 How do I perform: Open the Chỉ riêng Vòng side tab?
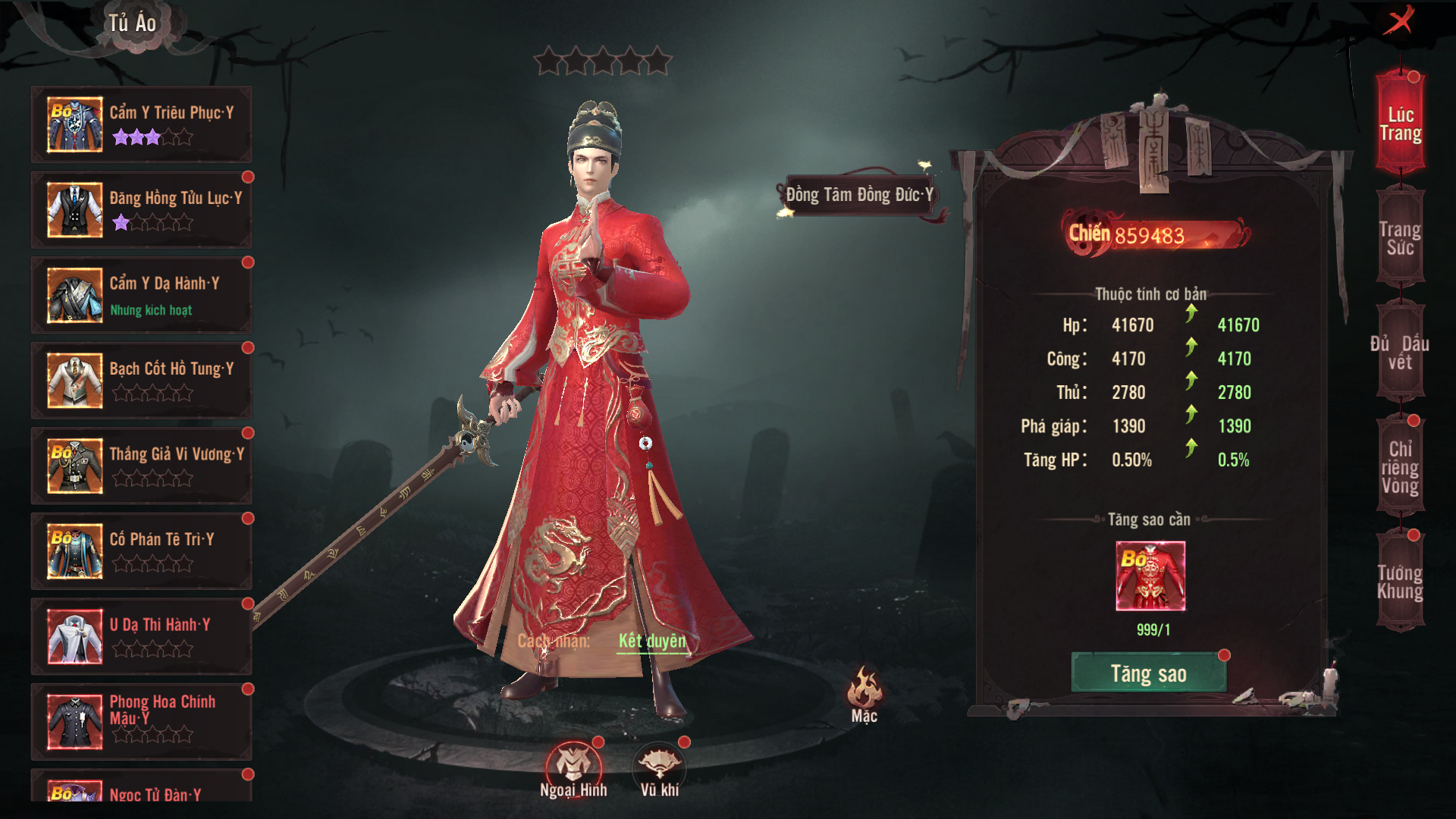coord(1400,467)
